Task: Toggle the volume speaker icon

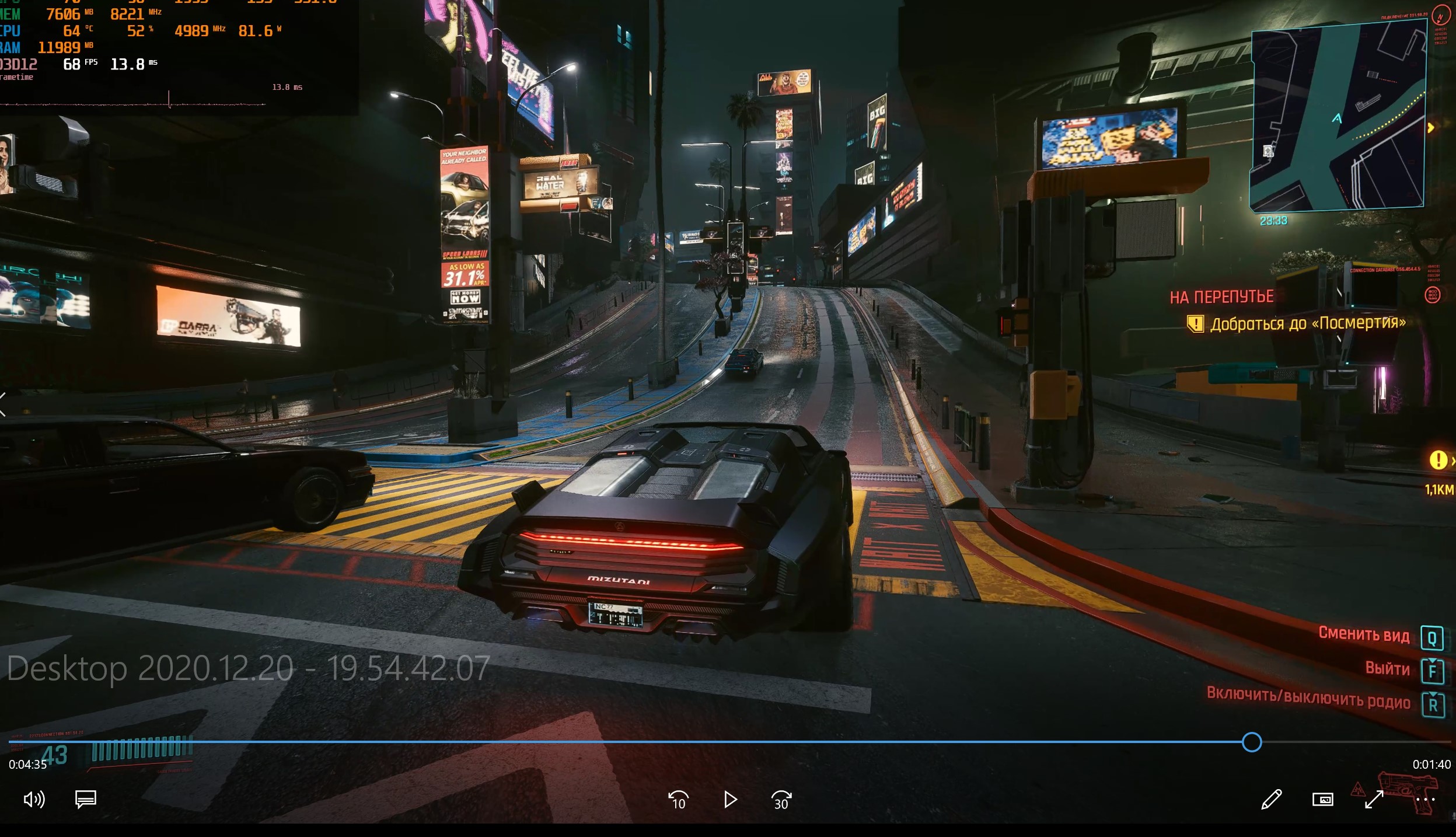Action: (34, 799)
